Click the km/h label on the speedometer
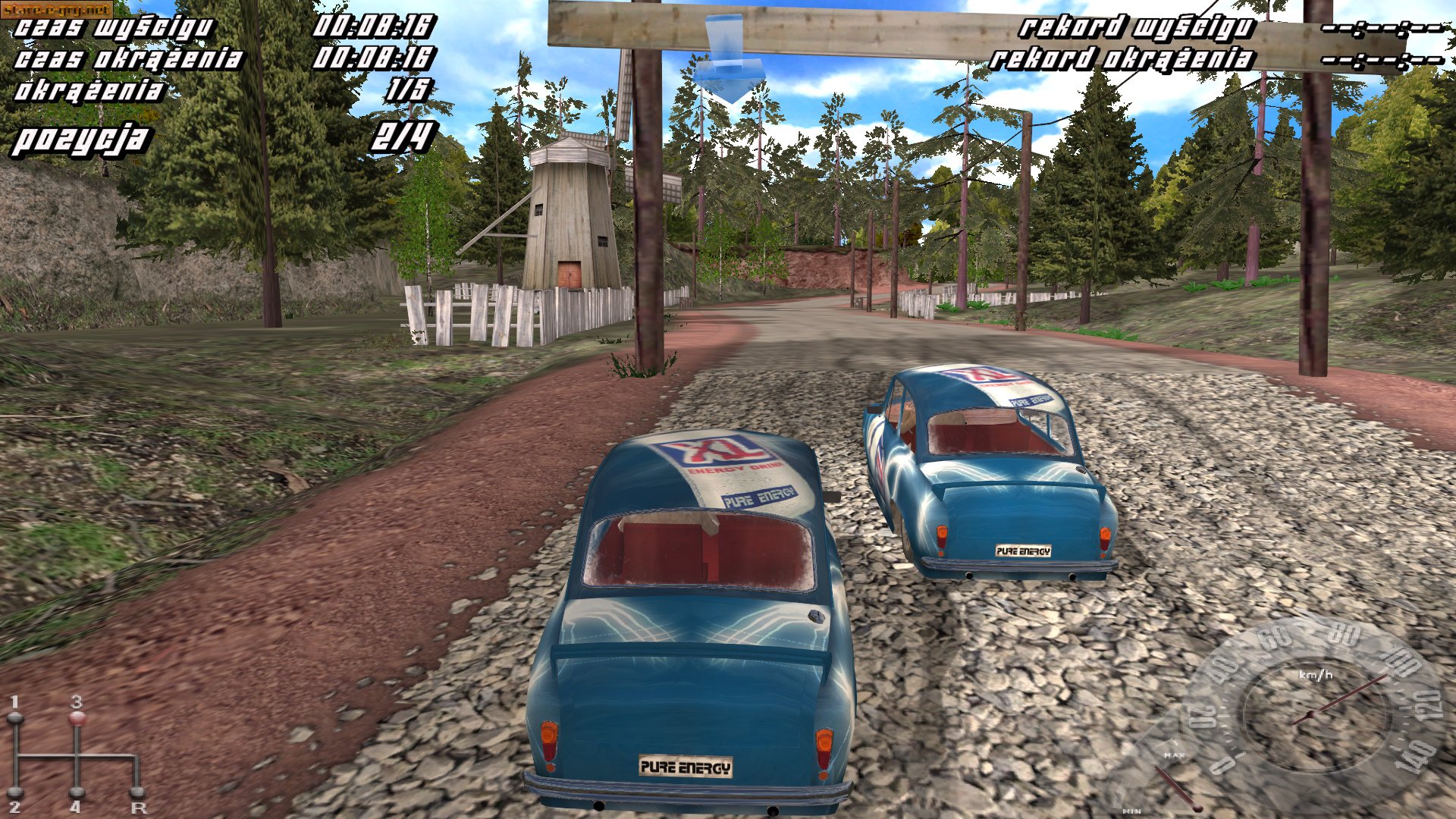This screenshot has height=819, width=1456. coord(1314,675)
